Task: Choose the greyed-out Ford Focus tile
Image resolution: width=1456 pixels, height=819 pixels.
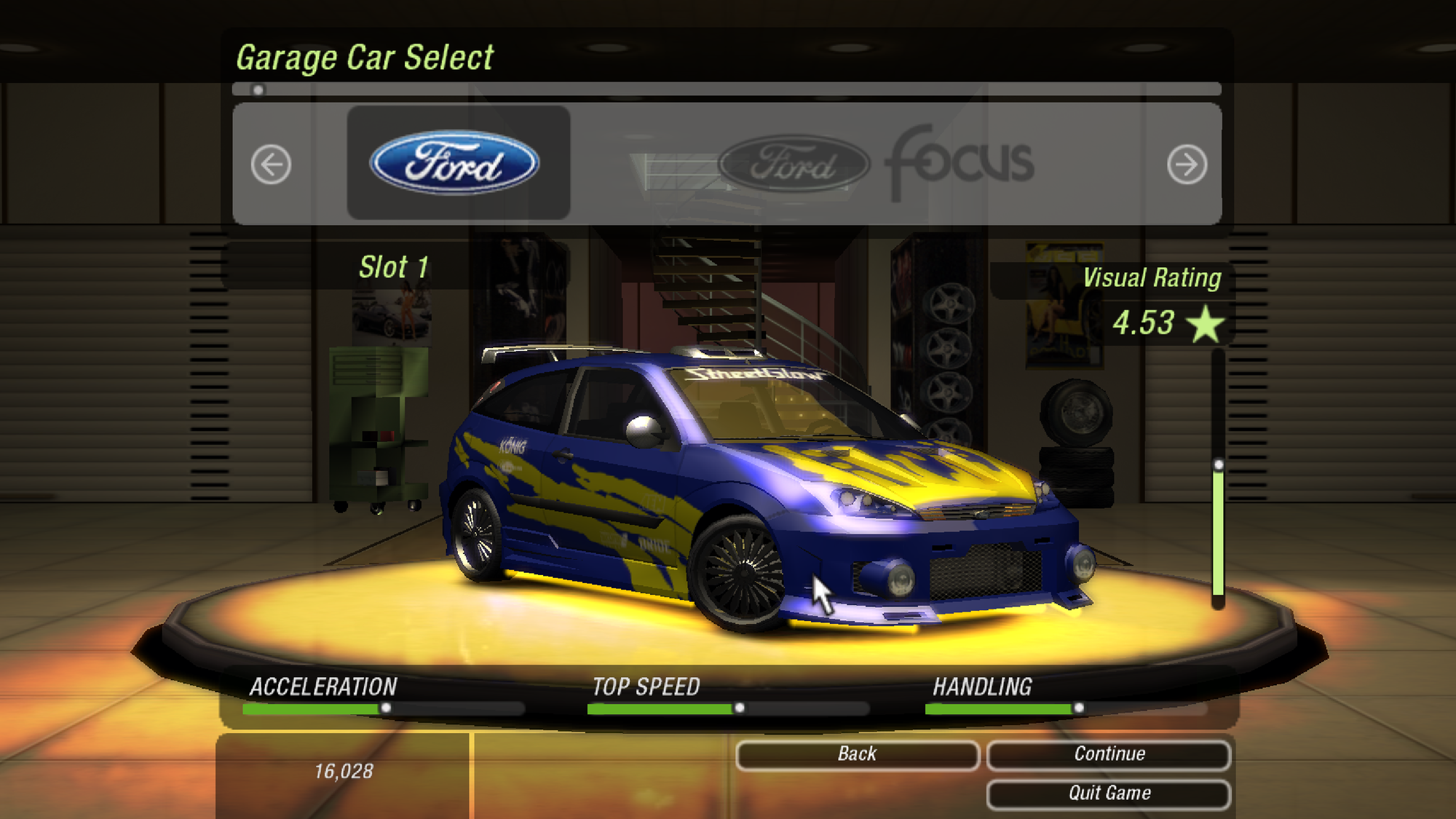Action: tap(874, 163)
